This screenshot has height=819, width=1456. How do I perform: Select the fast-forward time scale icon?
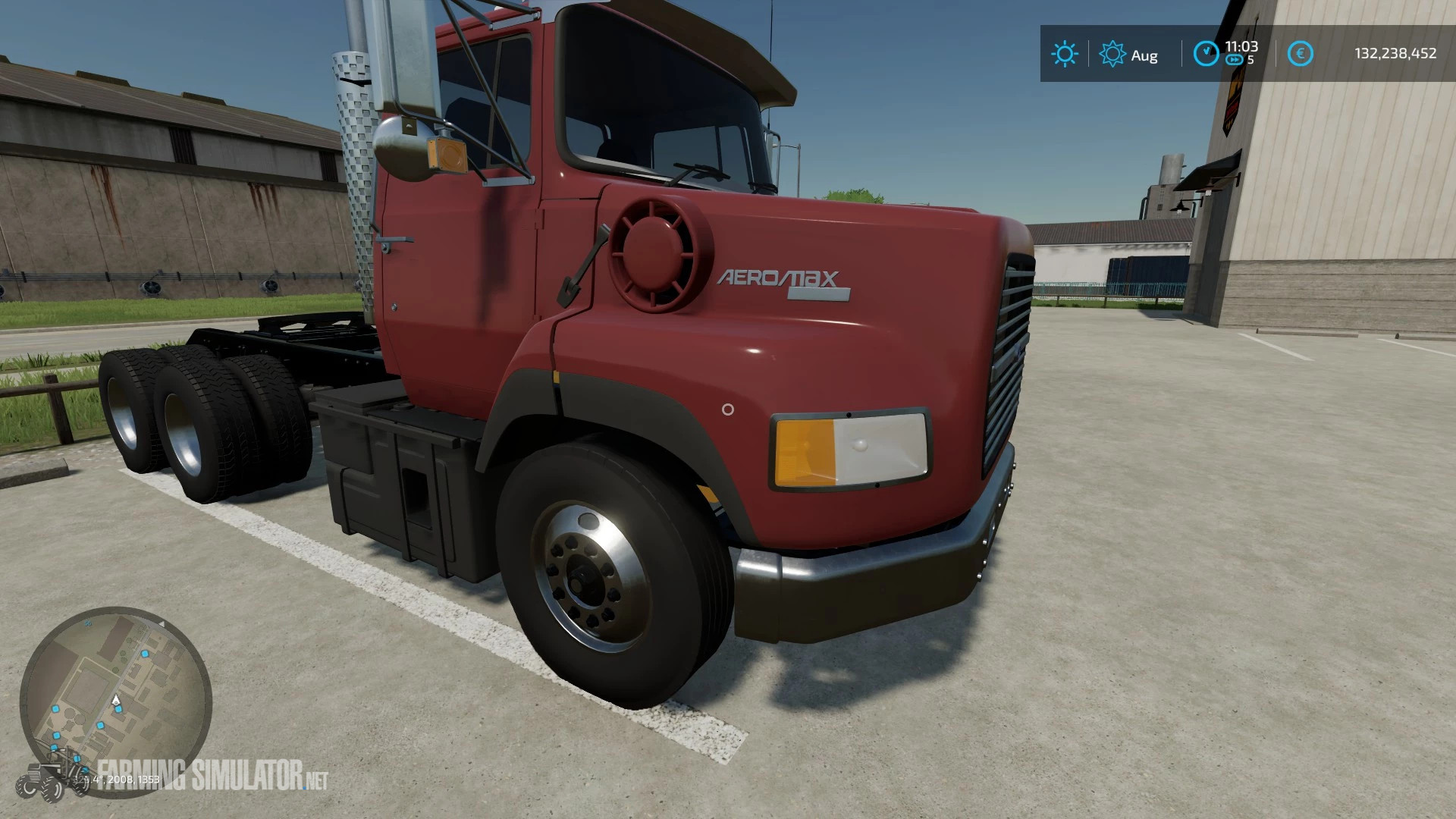[x=1235, y=60]
